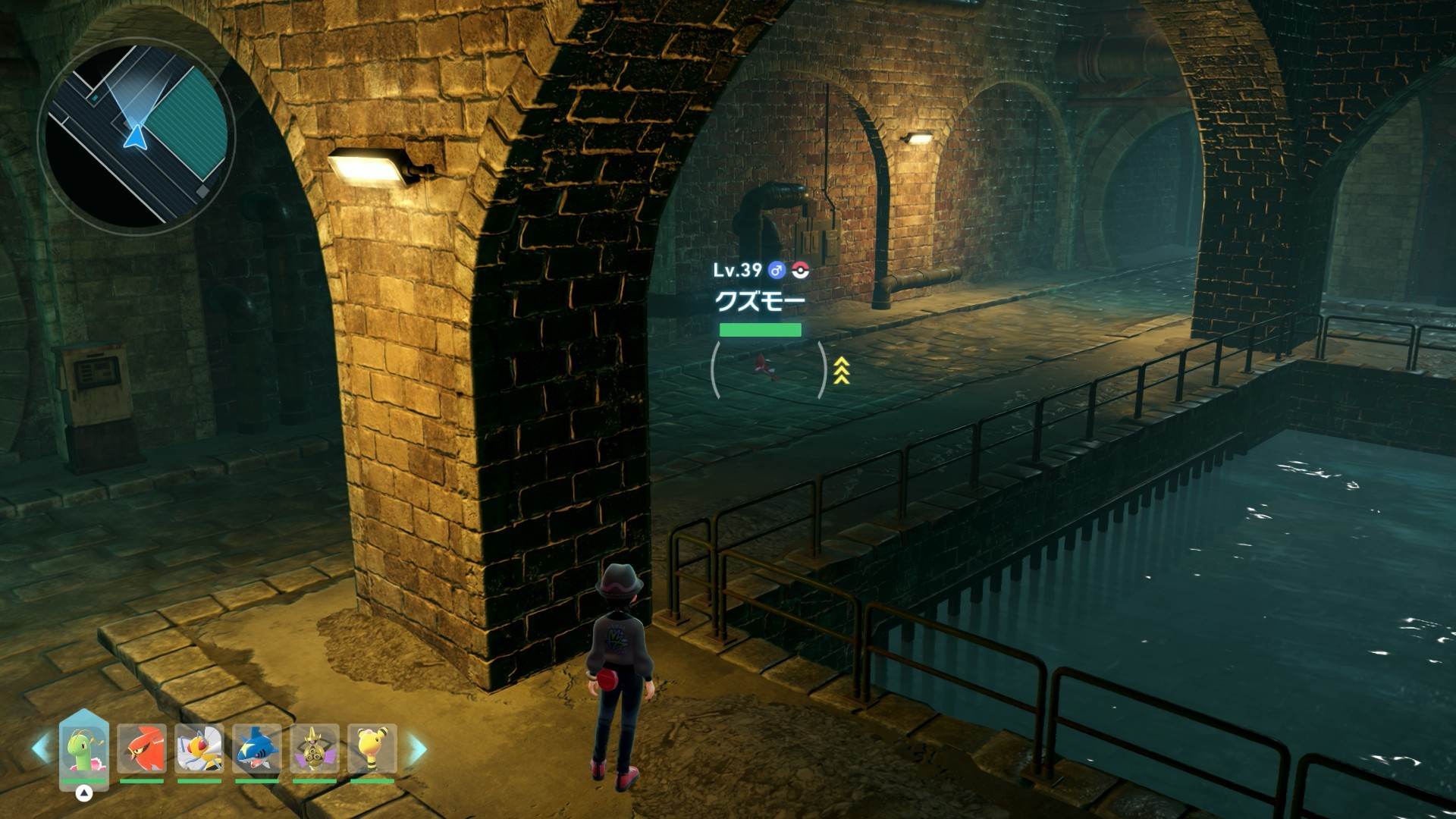Open the circular minimap
The height and width of the screenshot is (819, 1456).
point(137,136)
